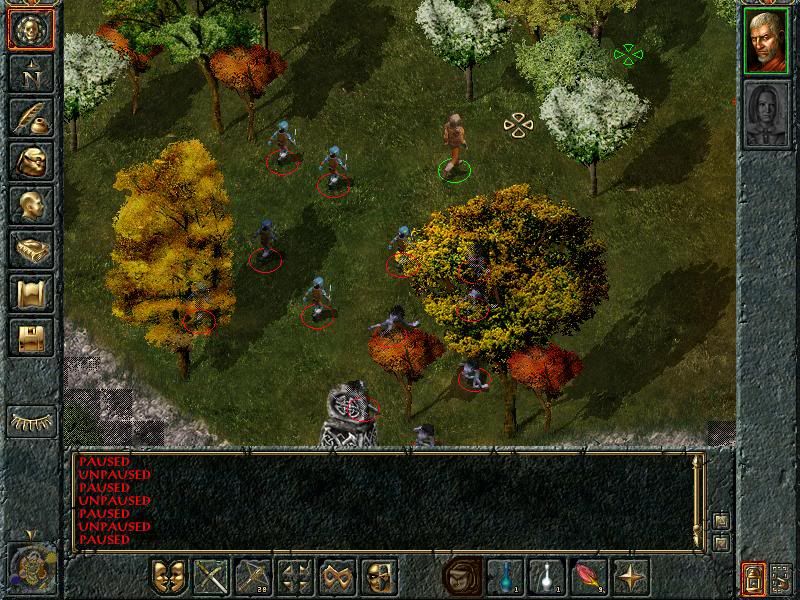Select the hooded stealth ability icon
The image size is (800, 600).
(460, 577)
